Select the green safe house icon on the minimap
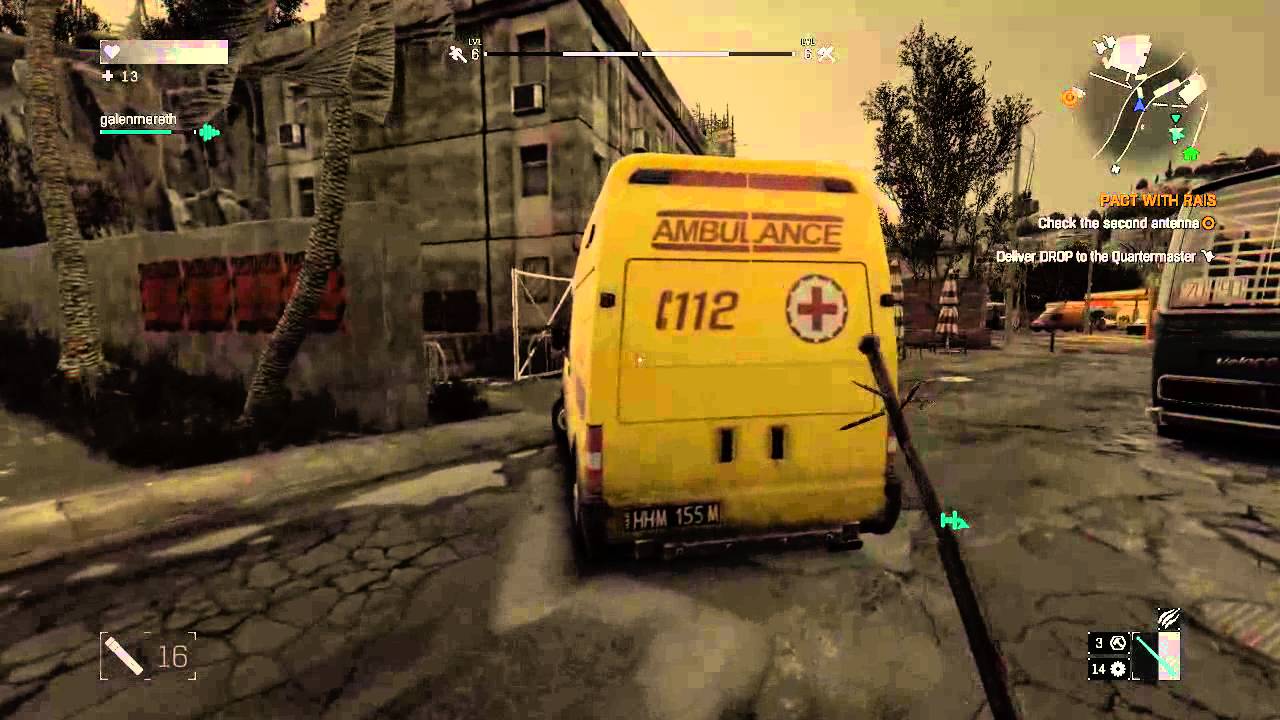Image resolution: width=1280 pixels, height=720 pixels. coord(1190,153)
